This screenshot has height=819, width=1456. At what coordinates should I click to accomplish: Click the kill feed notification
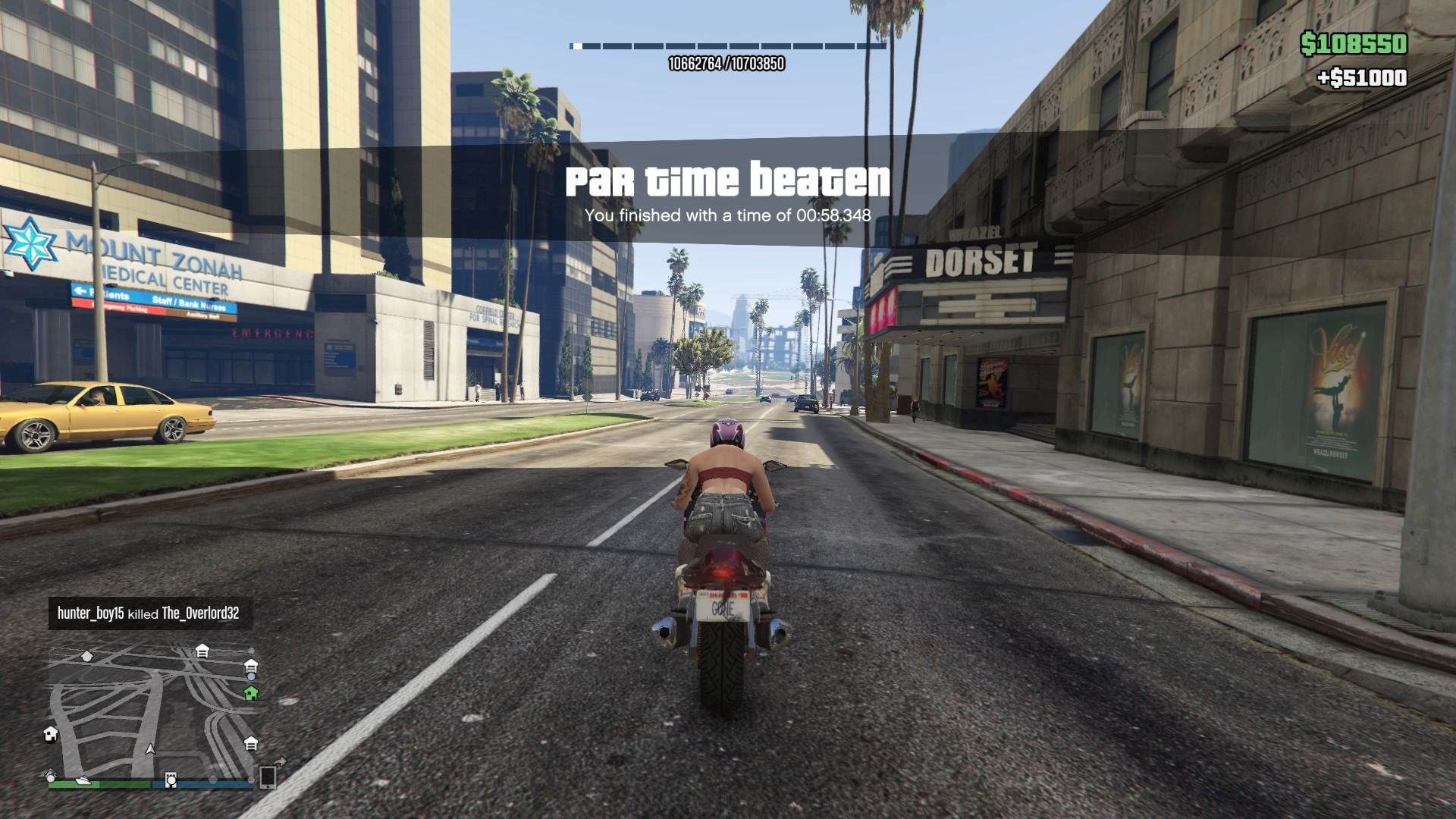[x=149, y=613]
